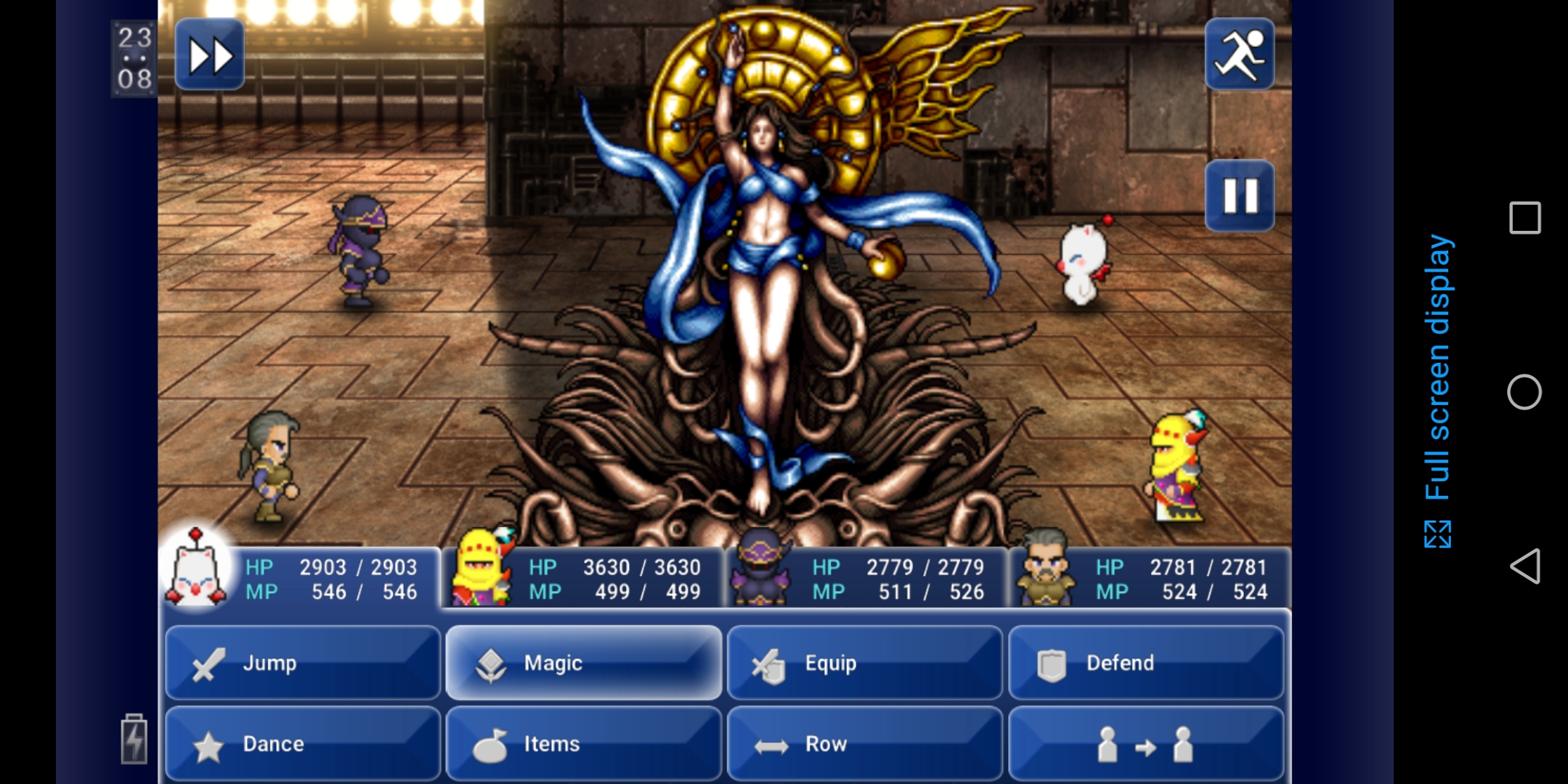Enable Full screen display

(x=1438, y=392)
